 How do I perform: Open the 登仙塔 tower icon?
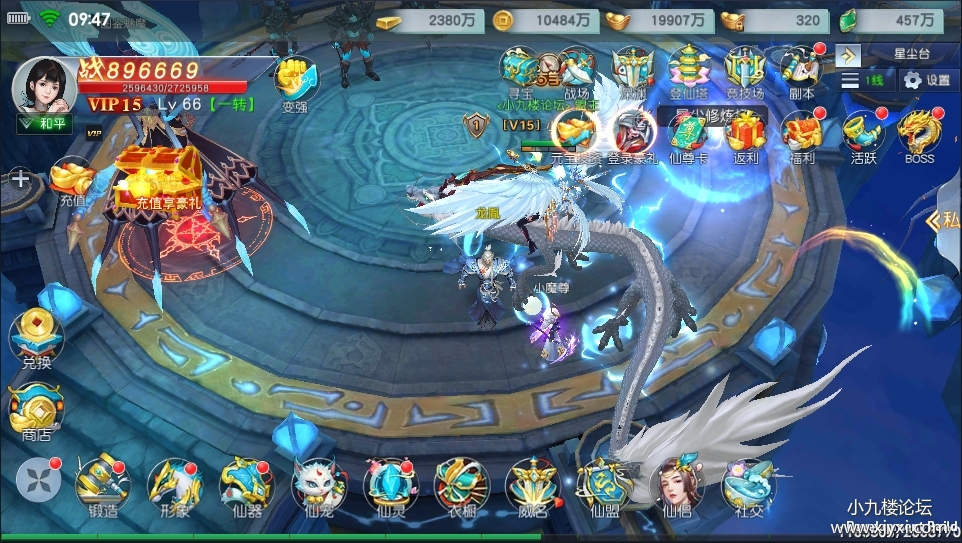[x=689, y=70]
